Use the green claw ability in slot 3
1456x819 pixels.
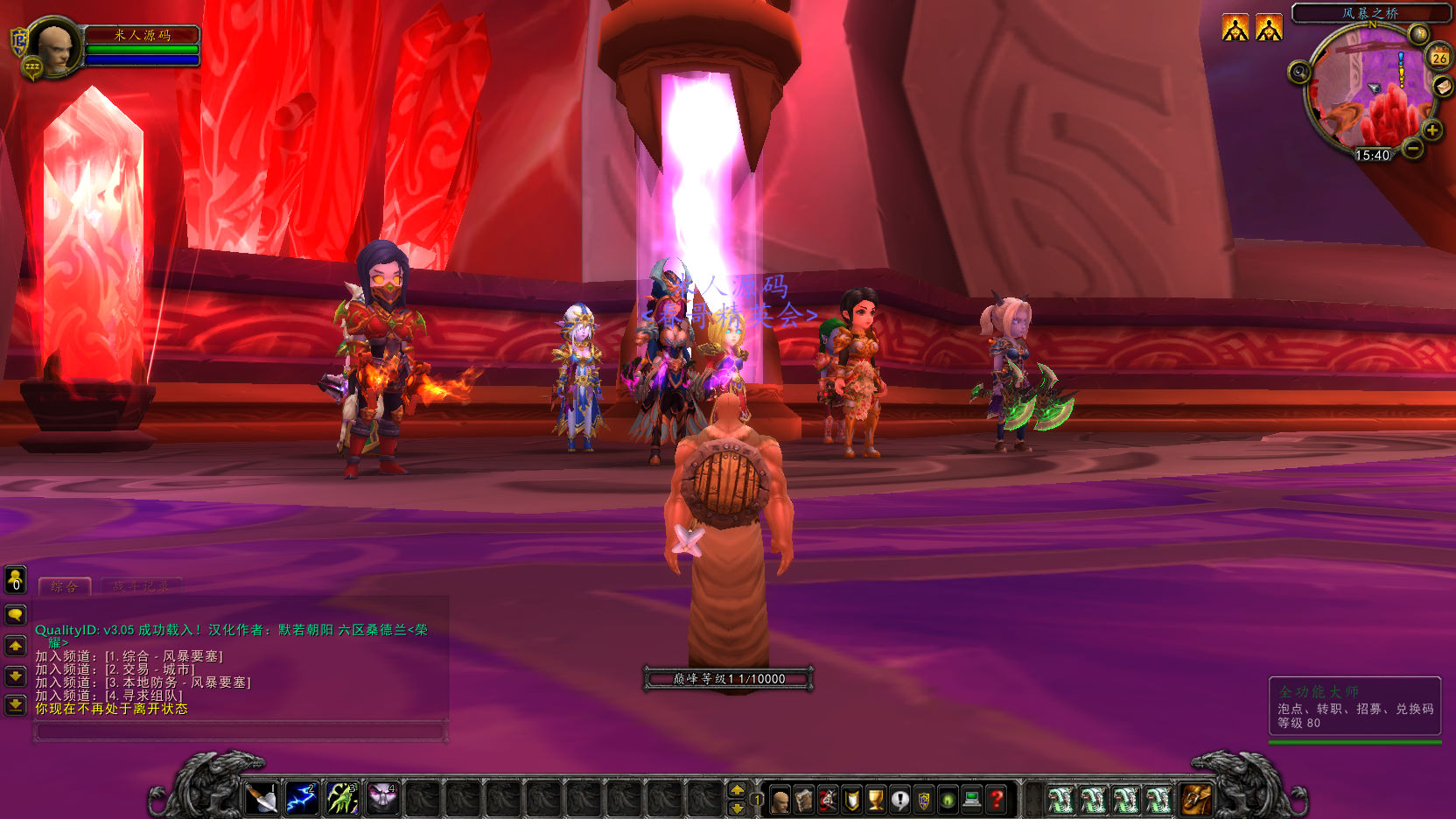point(342,798)
